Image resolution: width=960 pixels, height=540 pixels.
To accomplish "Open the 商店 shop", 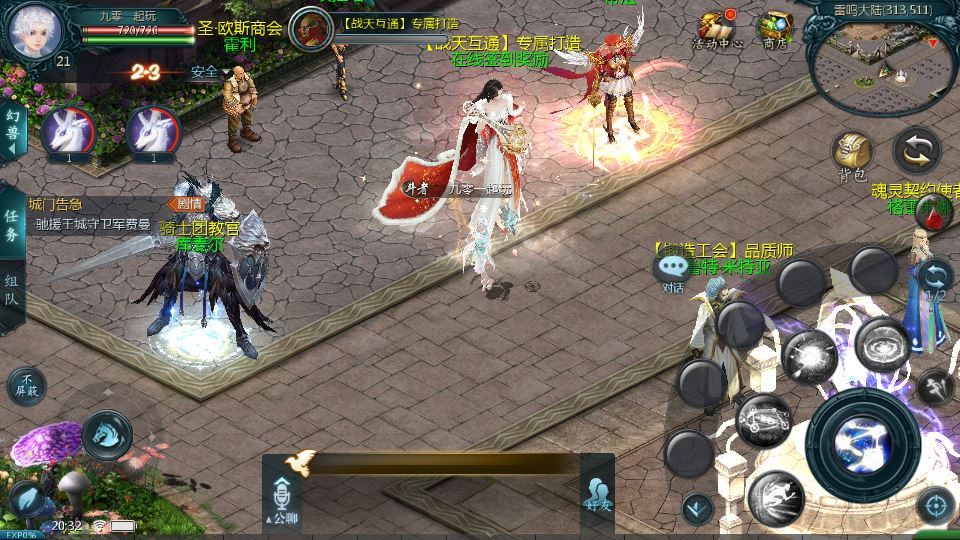I will coord(774,30).
